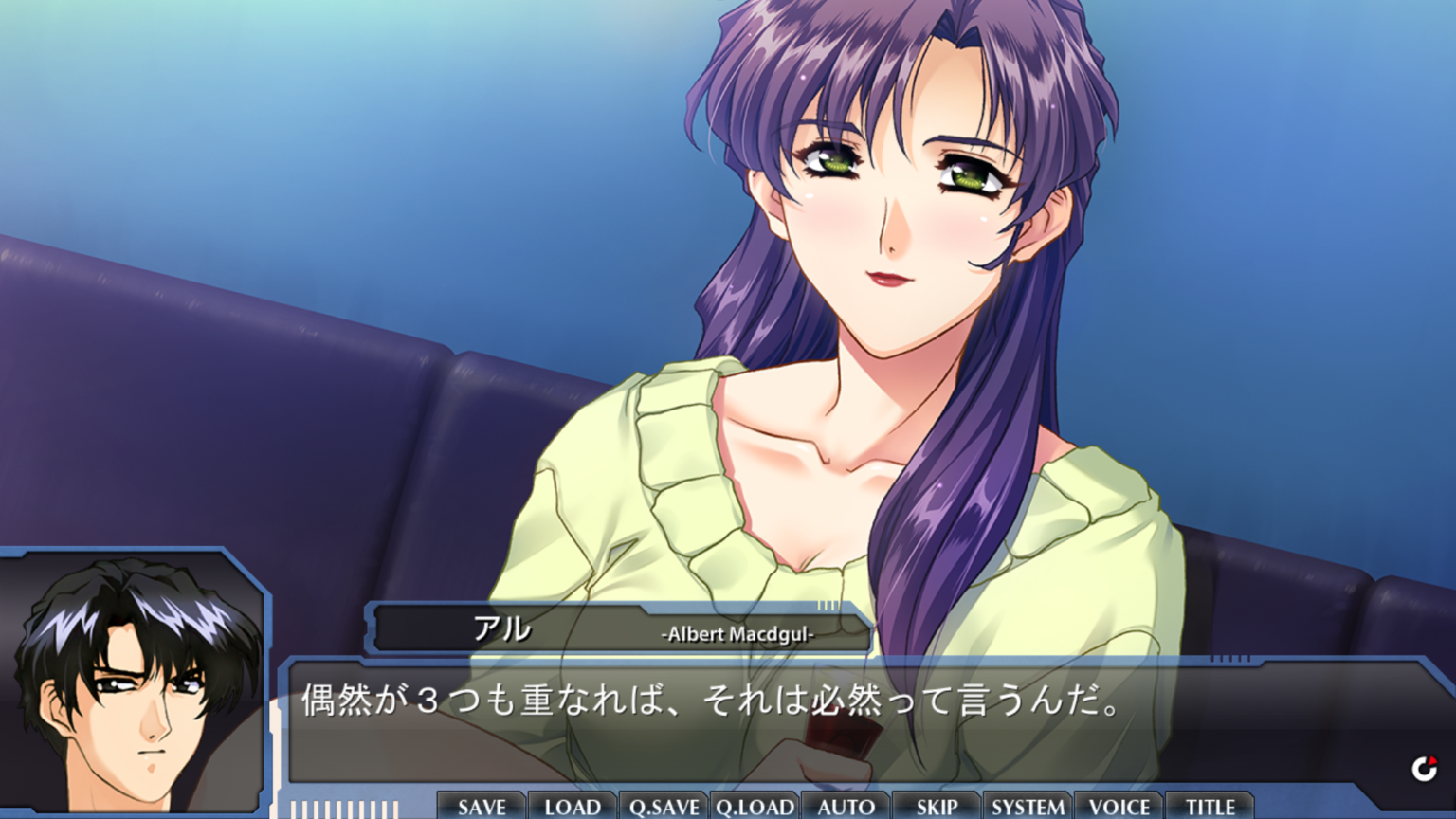Screen dimensions: 1456x819
Task: Click the tick-mark gauge at bottom left
Action: [x=341, y=809]
